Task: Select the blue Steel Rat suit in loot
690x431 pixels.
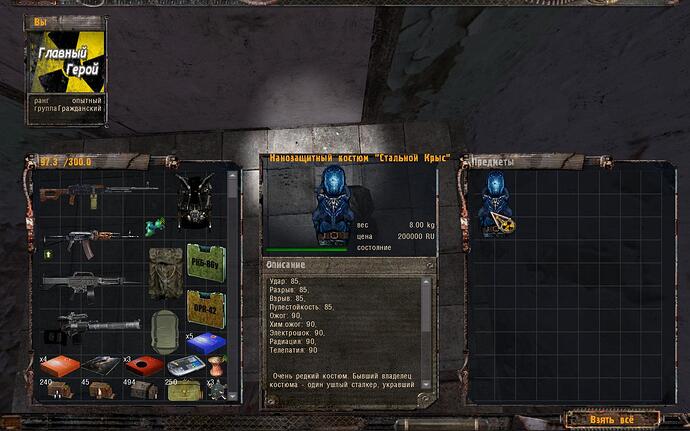Action: click(x=493, y=204)
